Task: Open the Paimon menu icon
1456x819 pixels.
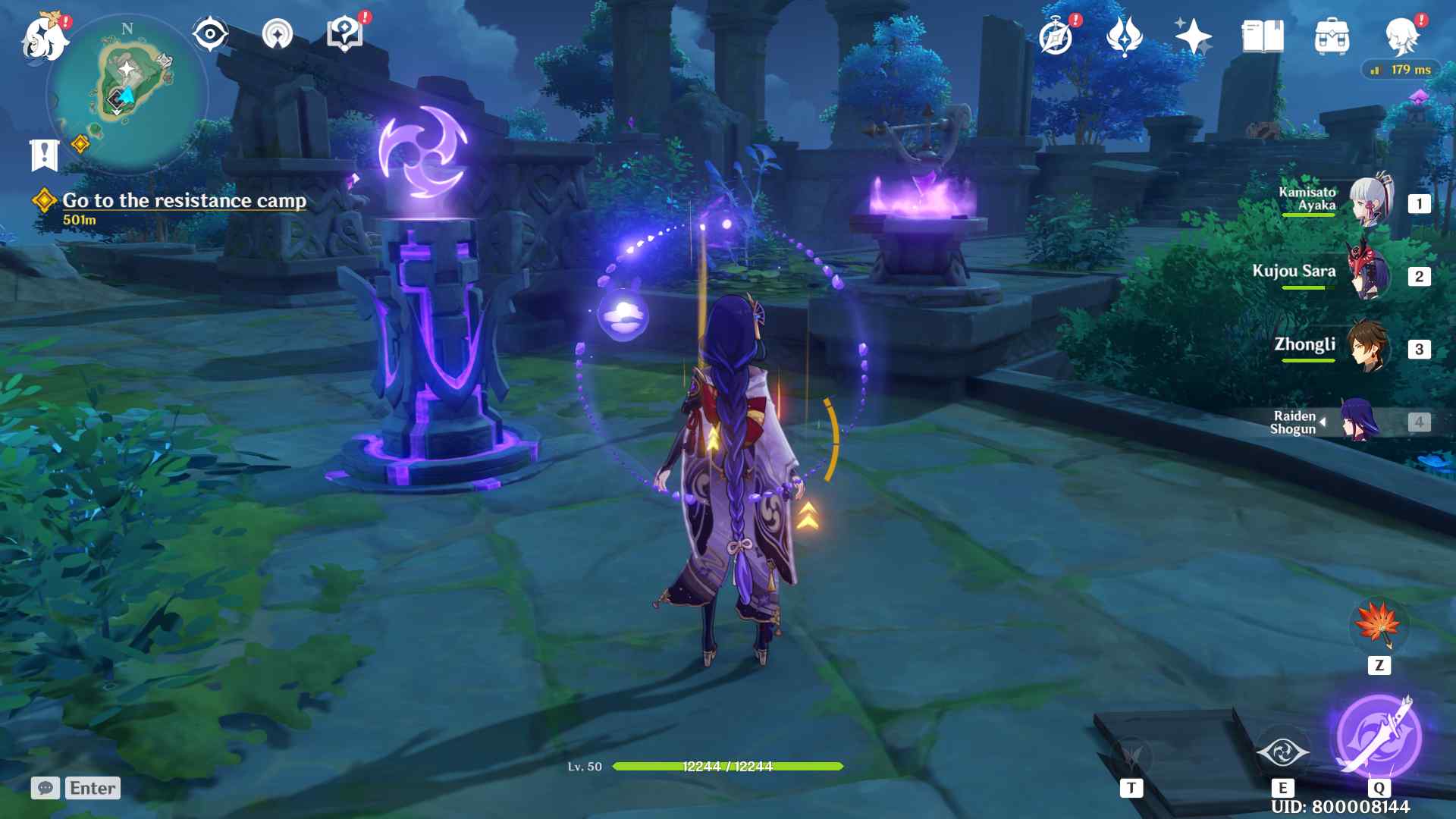Action: pyautogui.click(x=45, y=36)
